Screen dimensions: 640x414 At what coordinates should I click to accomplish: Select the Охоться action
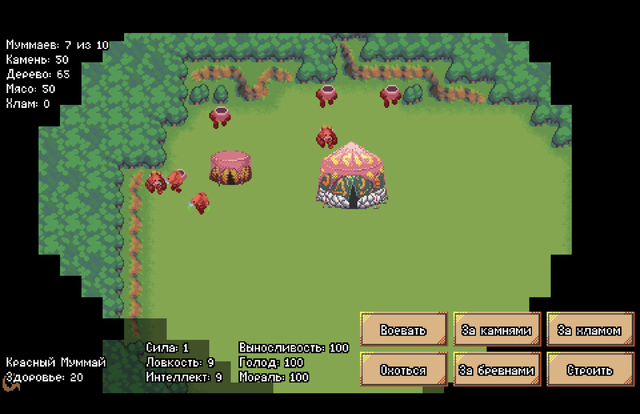click(403, 370)
